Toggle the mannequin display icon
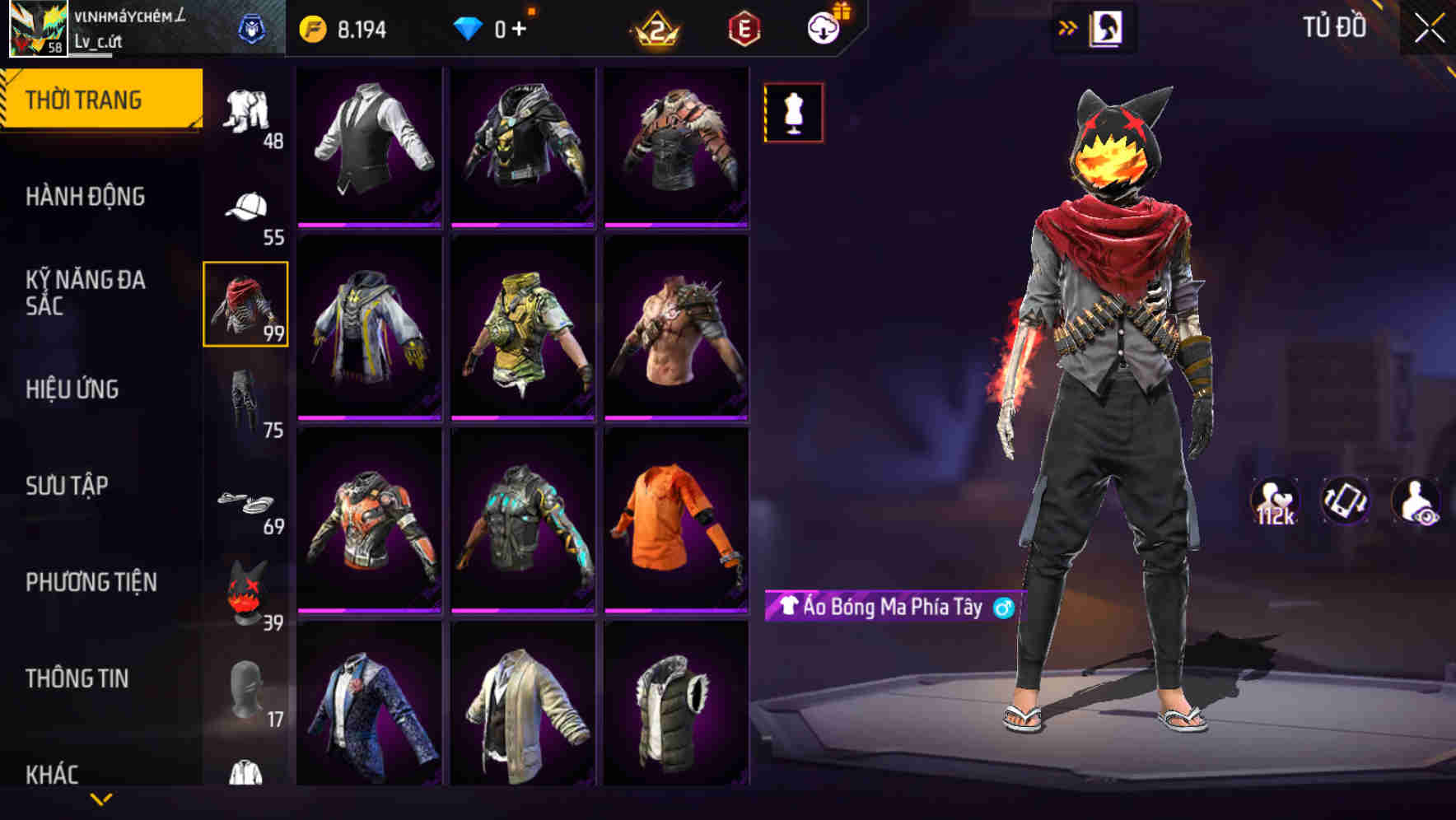The image size is (1456, 820). pyautogui.click(x=793, y=114)
